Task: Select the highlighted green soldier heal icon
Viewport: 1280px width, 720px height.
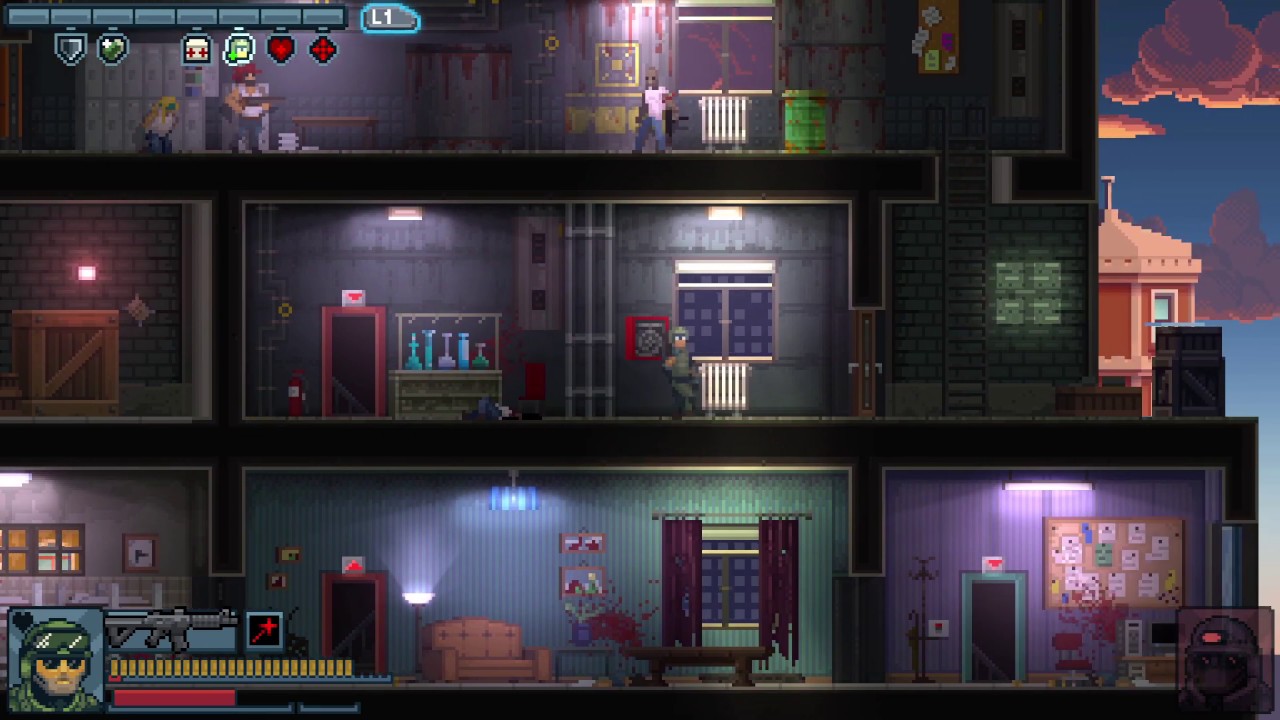Action: click(239, 48)
